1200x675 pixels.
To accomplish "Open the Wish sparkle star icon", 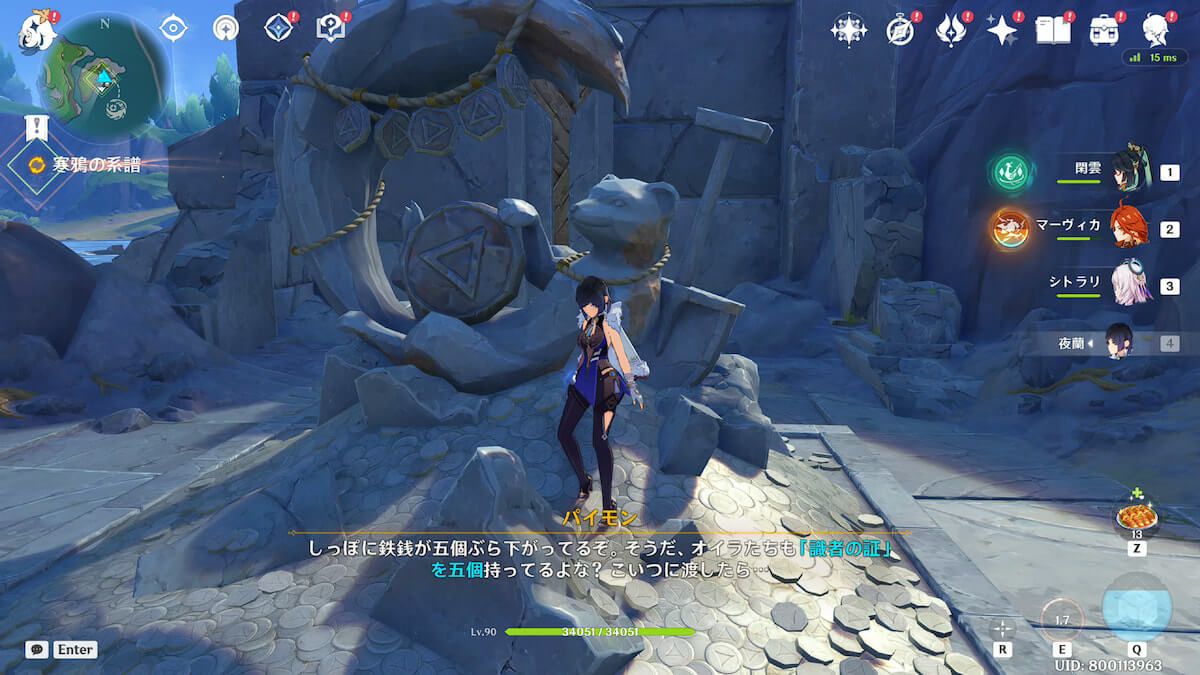I will [1001, 30].
